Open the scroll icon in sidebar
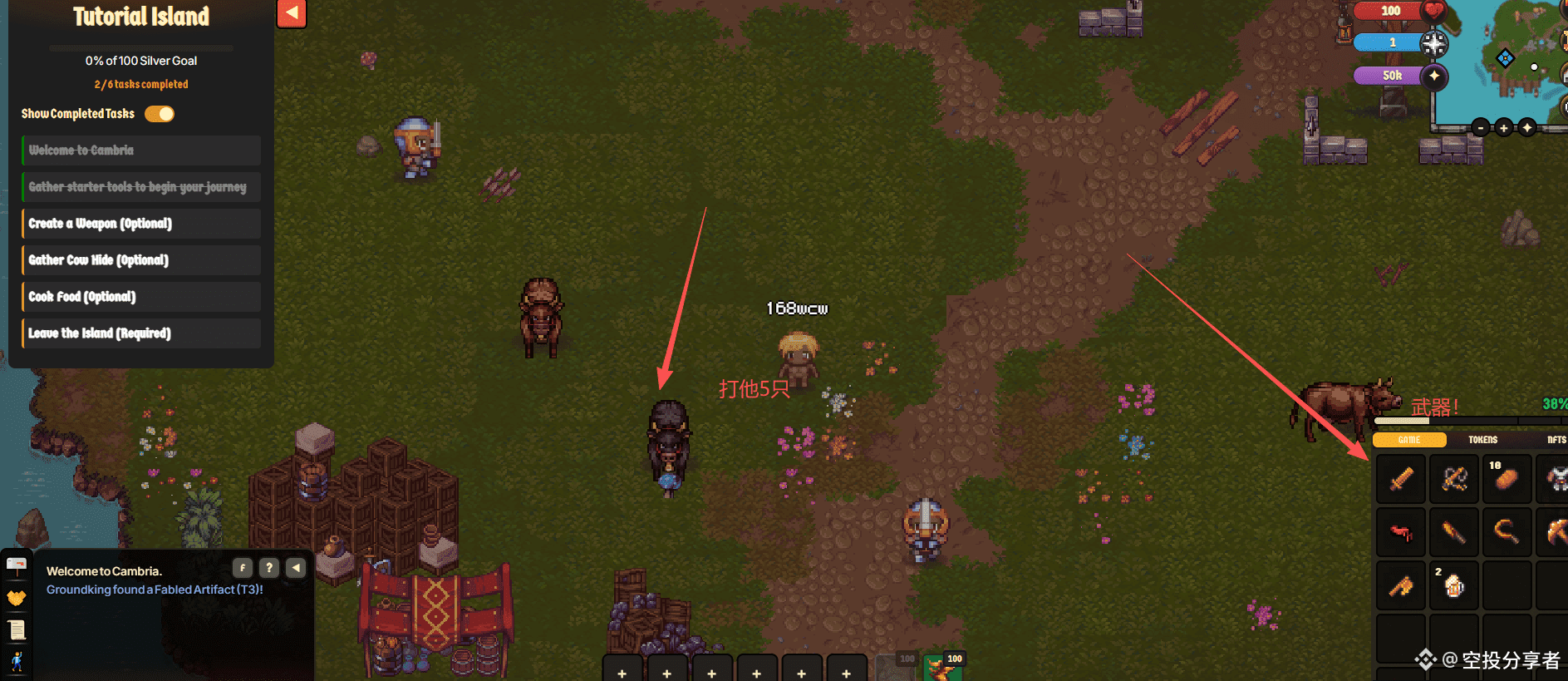Viewport: 1568px width, 681px height. point(17,629)
